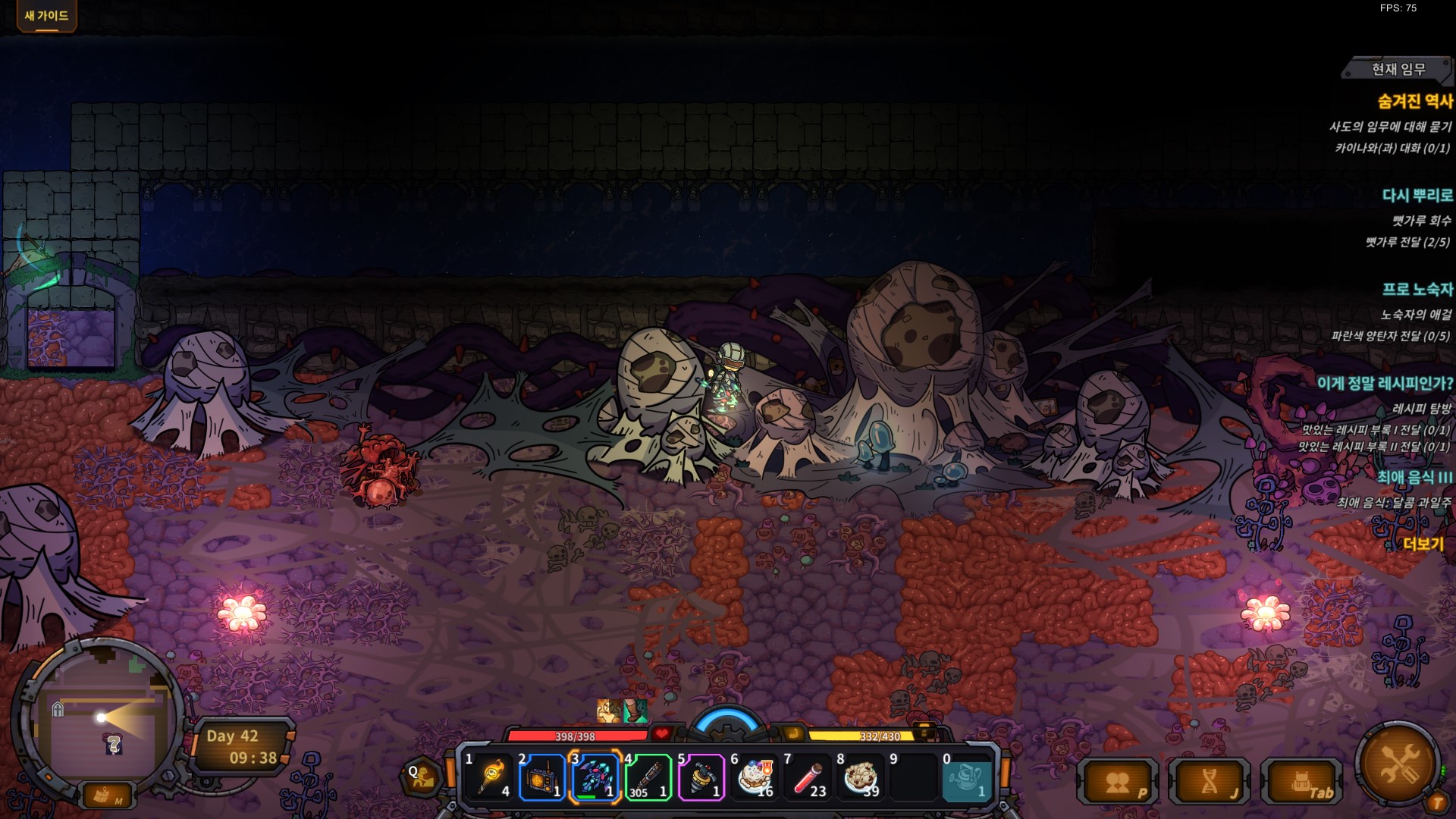The image size is (1456, 819).
Task: Expand quest list with 더보기
Action: pyautogui.click(x=1423, y=544)
